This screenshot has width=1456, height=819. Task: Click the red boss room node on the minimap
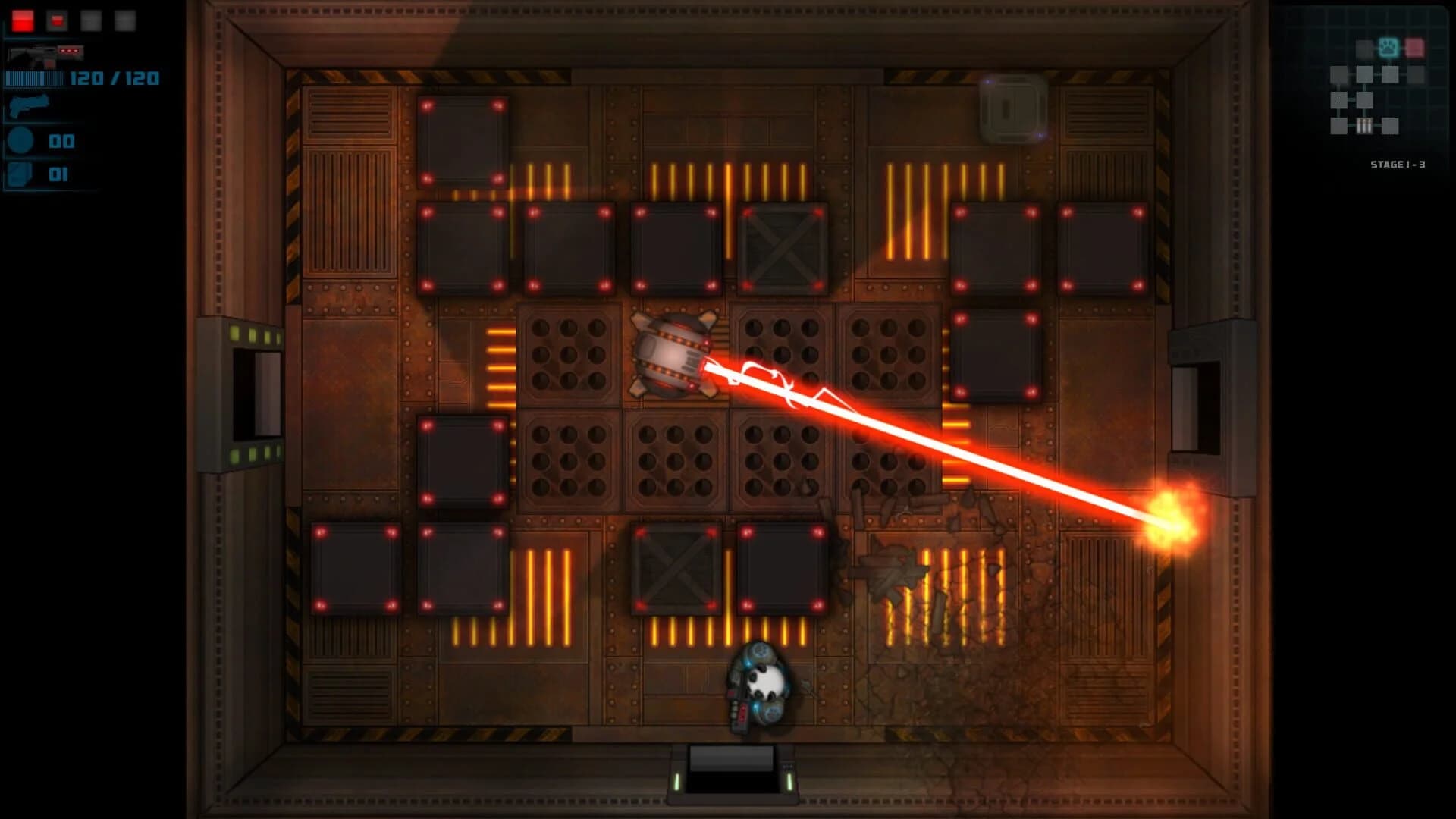click(x=1415, y=48)
